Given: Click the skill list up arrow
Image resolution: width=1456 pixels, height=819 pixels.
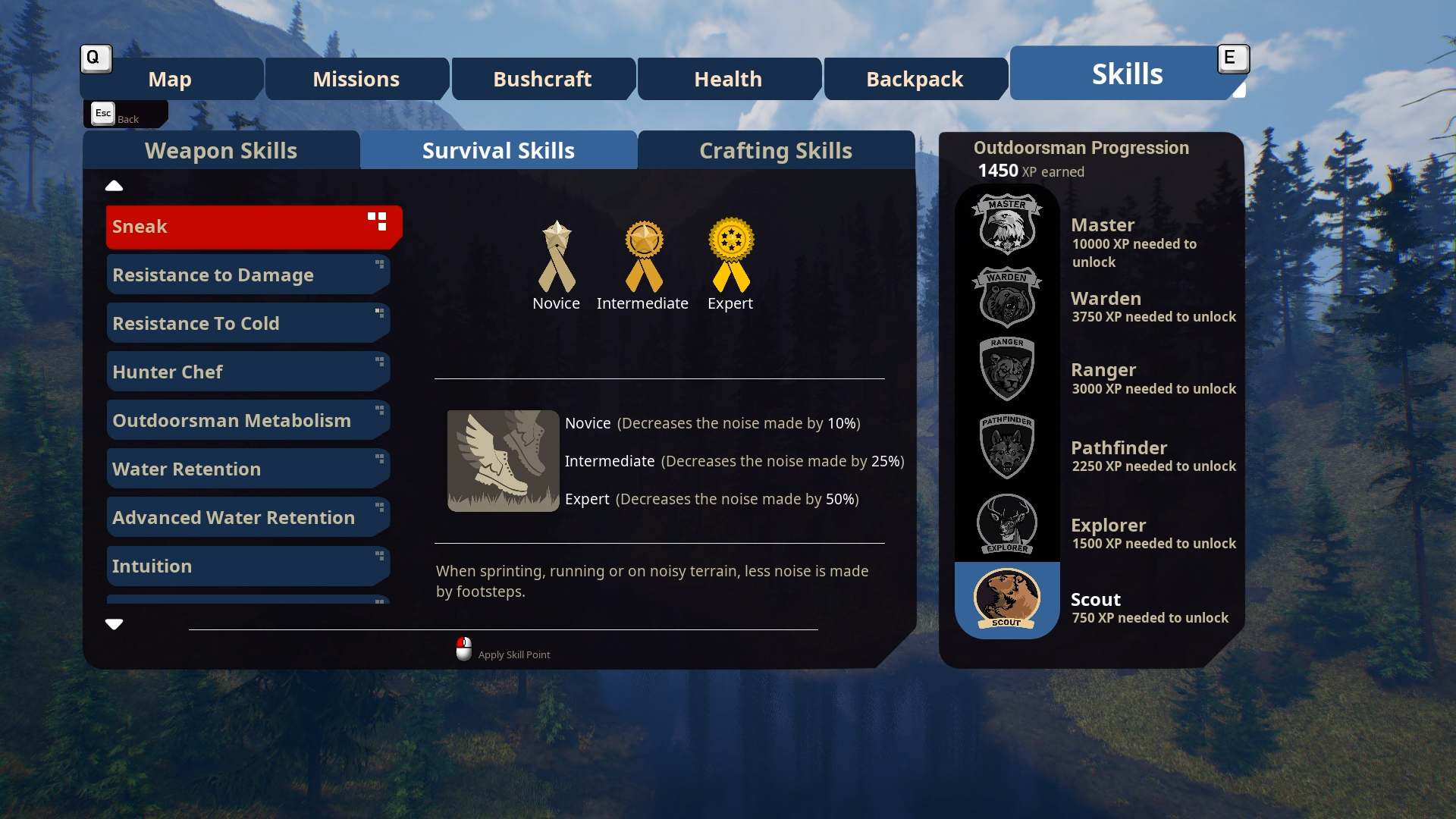Looking at the screenshot, I should [x=114, y=186].
